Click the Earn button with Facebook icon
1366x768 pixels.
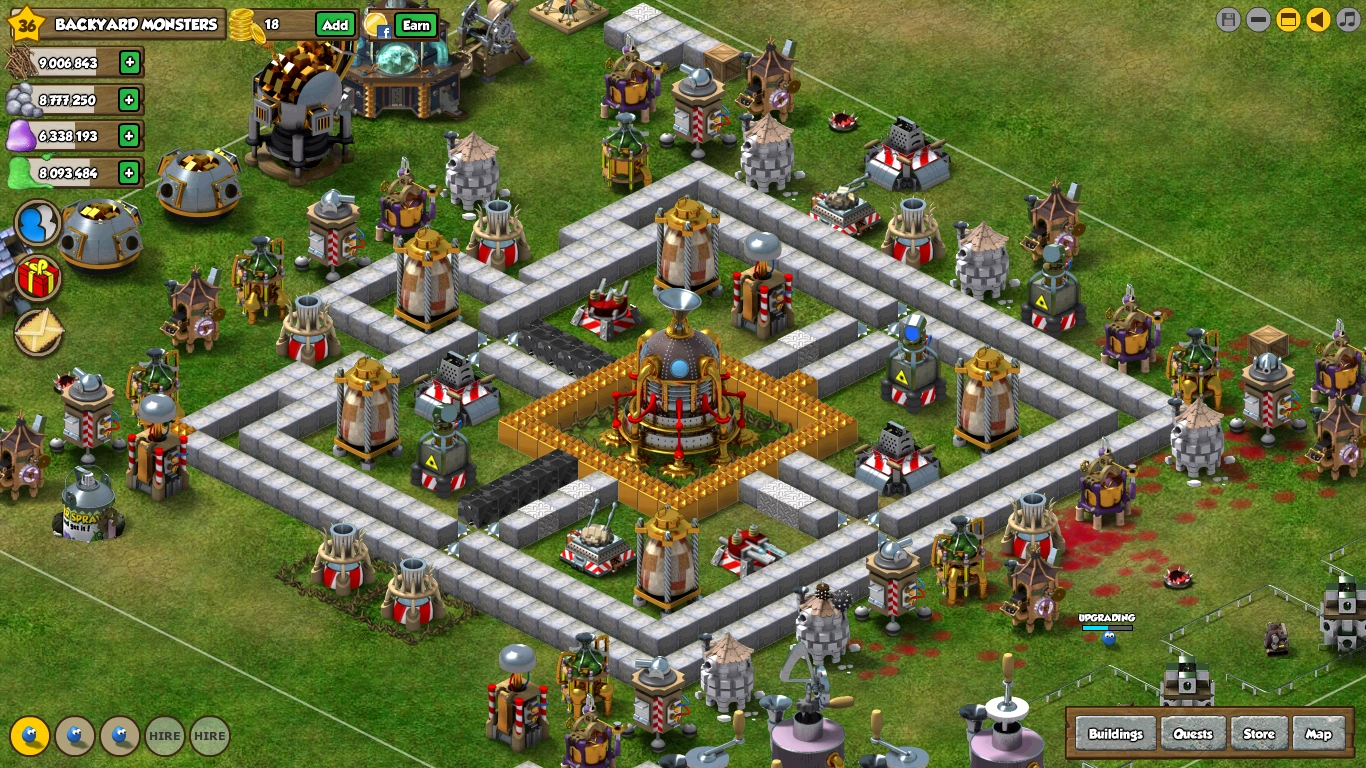point(416,26)
